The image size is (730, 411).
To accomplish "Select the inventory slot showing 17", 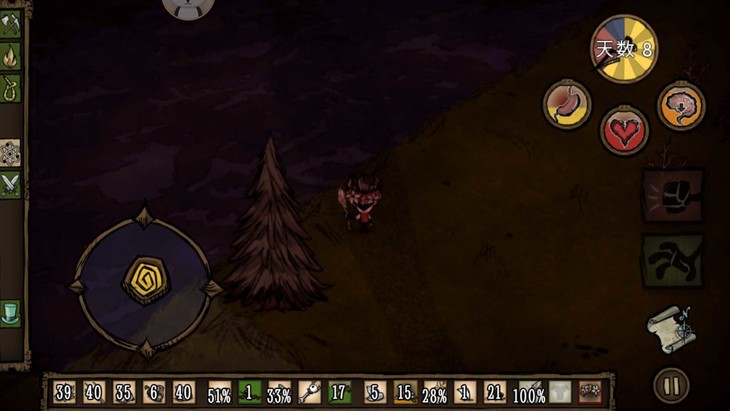I will point(340,392).
